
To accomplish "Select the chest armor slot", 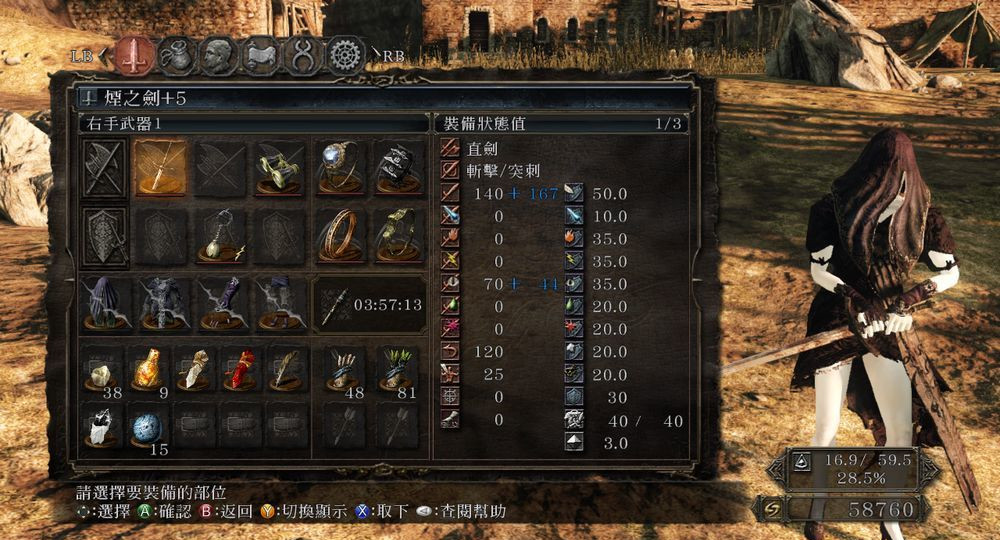I will click(162, 304).
